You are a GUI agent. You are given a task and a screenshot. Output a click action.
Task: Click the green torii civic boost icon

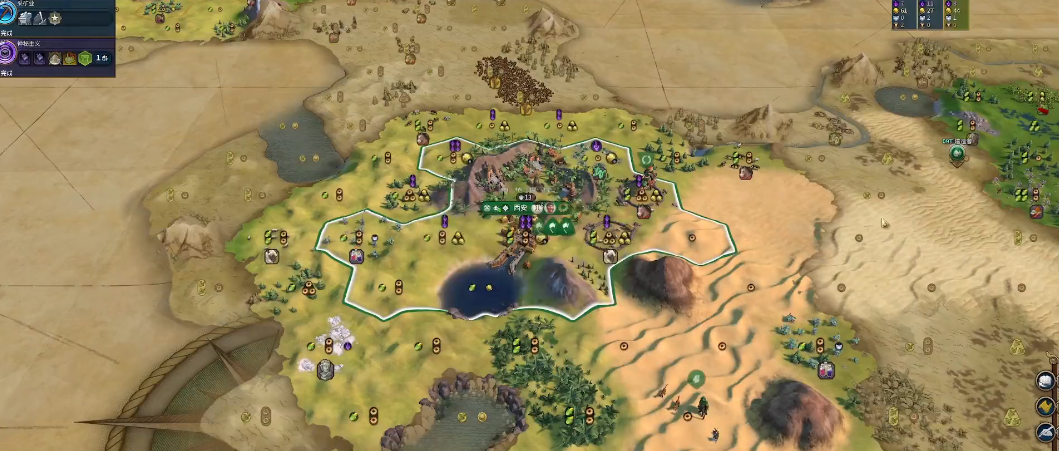pos(85,59)
